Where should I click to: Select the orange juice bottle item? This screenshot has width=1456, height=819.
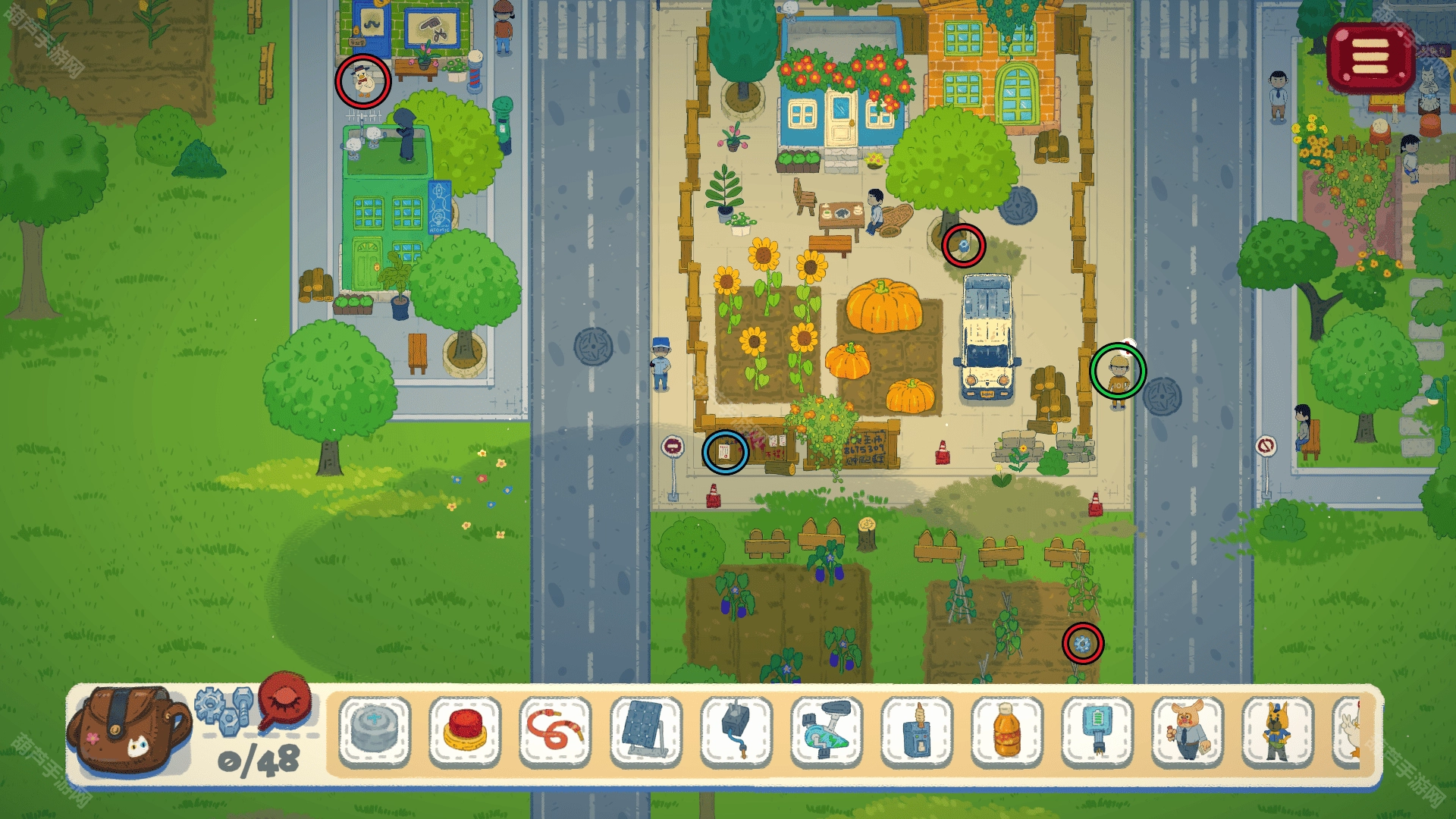pos(1007,731)
